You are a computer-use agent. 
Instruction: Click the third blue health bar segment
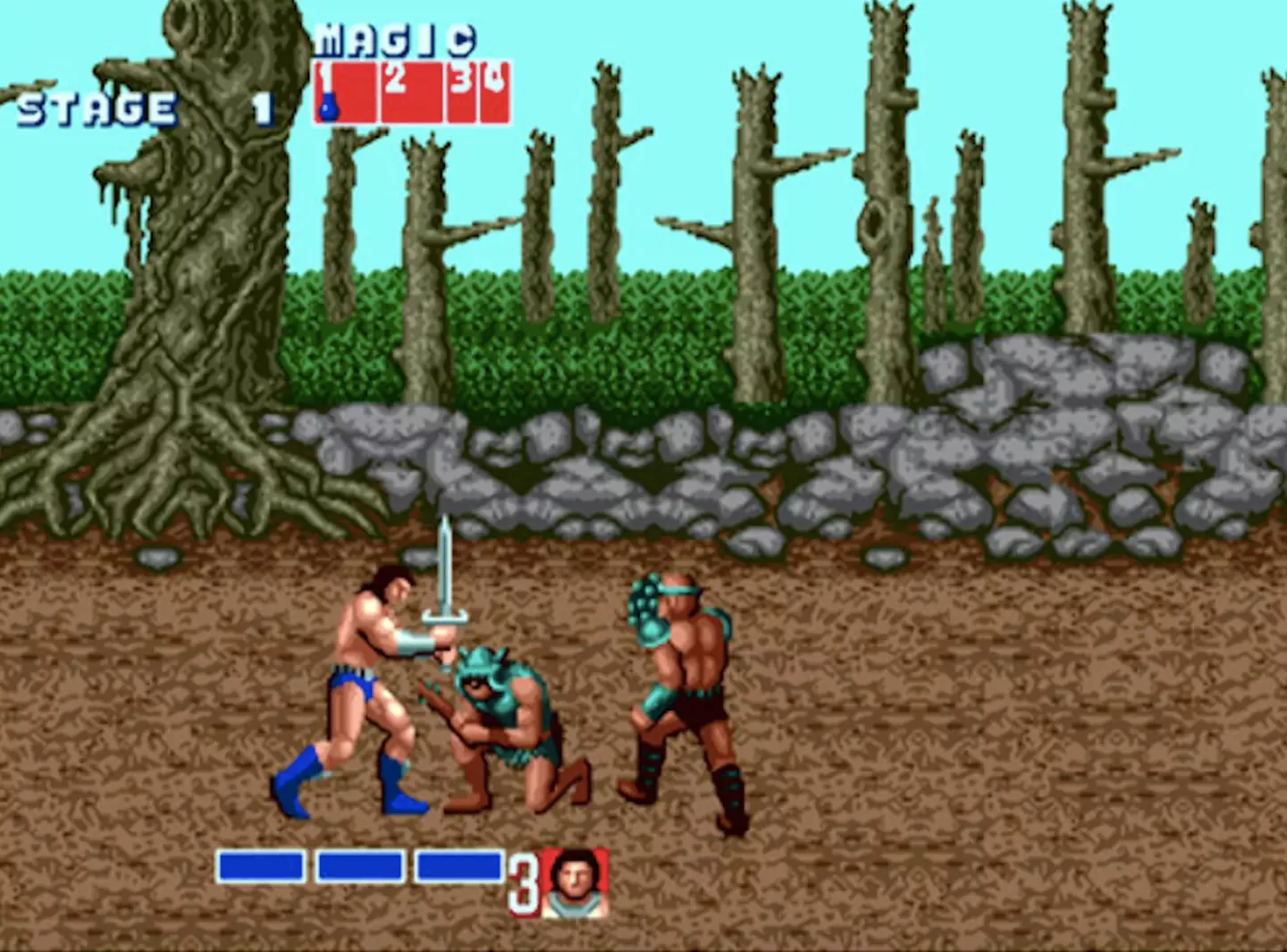458,864
